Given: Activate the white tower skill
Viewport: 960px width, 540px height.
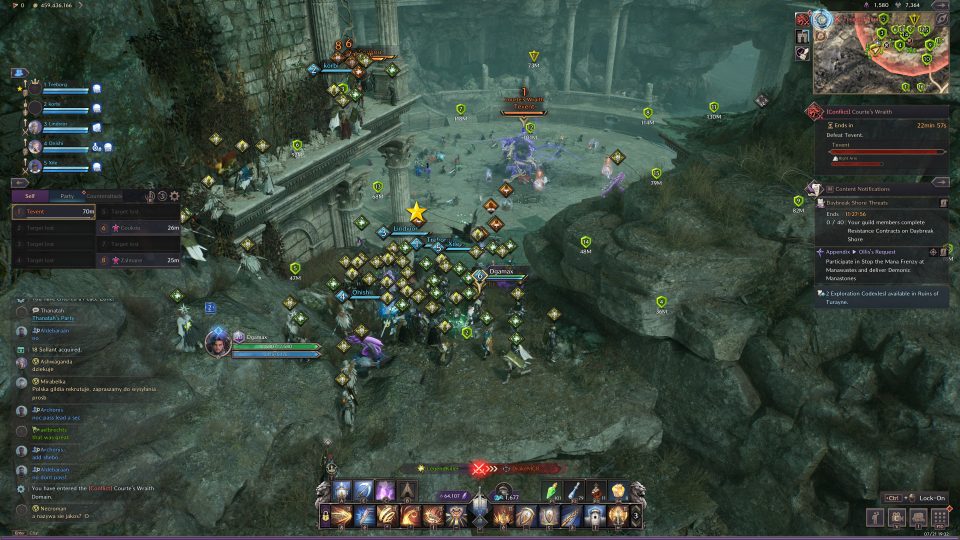Looking at the screenshot, I should (591, 516).
